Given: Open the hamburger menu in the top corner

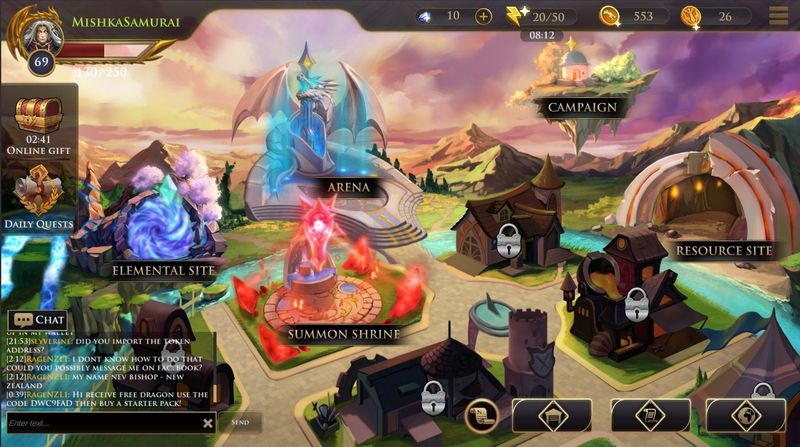Looking at the screenshot, I should click(778, 15).
